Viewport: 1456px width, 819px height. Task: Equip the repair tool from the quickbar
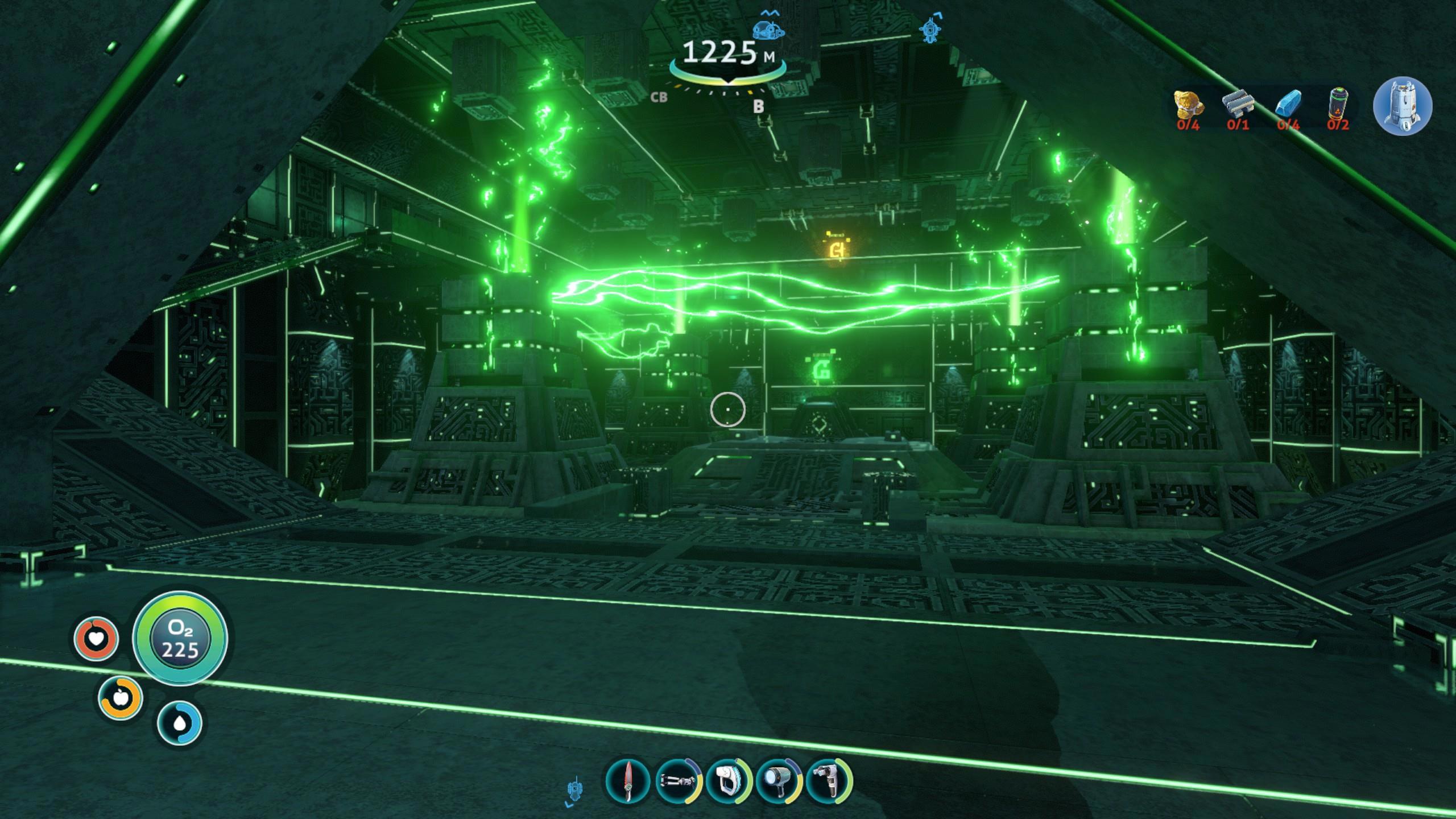coord(828,781)
